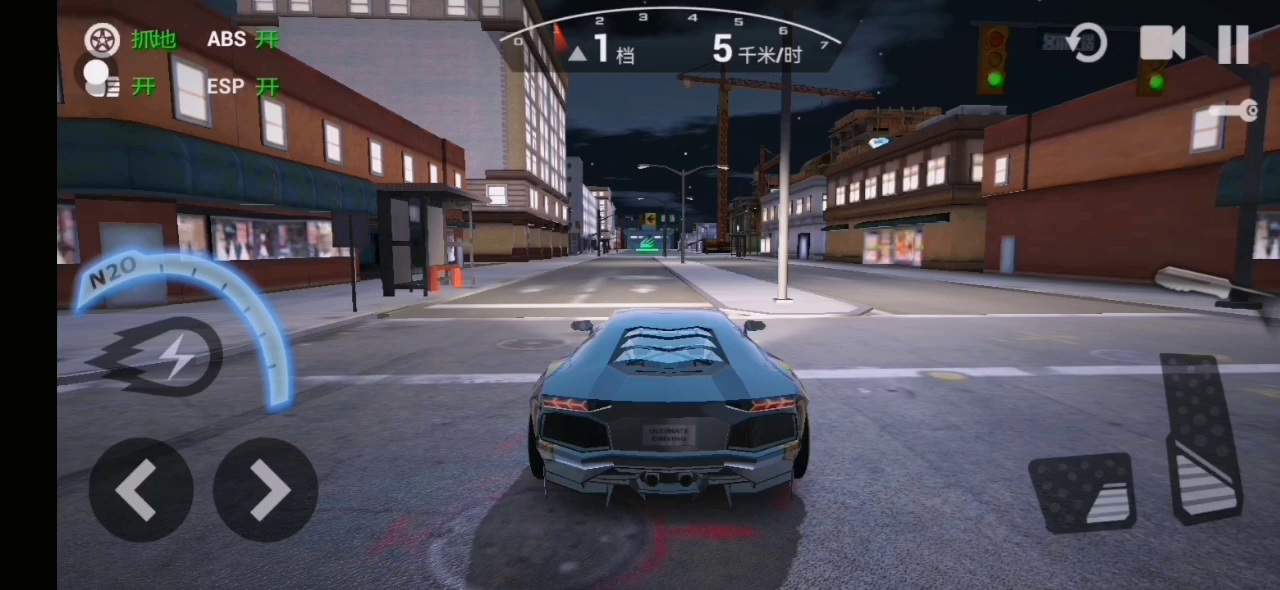Switch the camera view
Screen dimensions: 1280x590
[1162, 43]
